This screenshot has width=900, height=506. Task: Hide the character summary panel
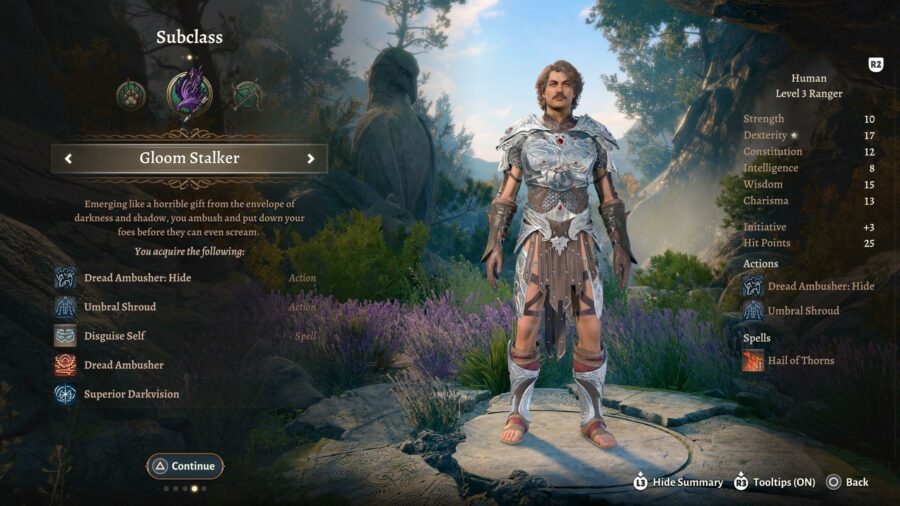pyautogui.click(x=678, y=482)
